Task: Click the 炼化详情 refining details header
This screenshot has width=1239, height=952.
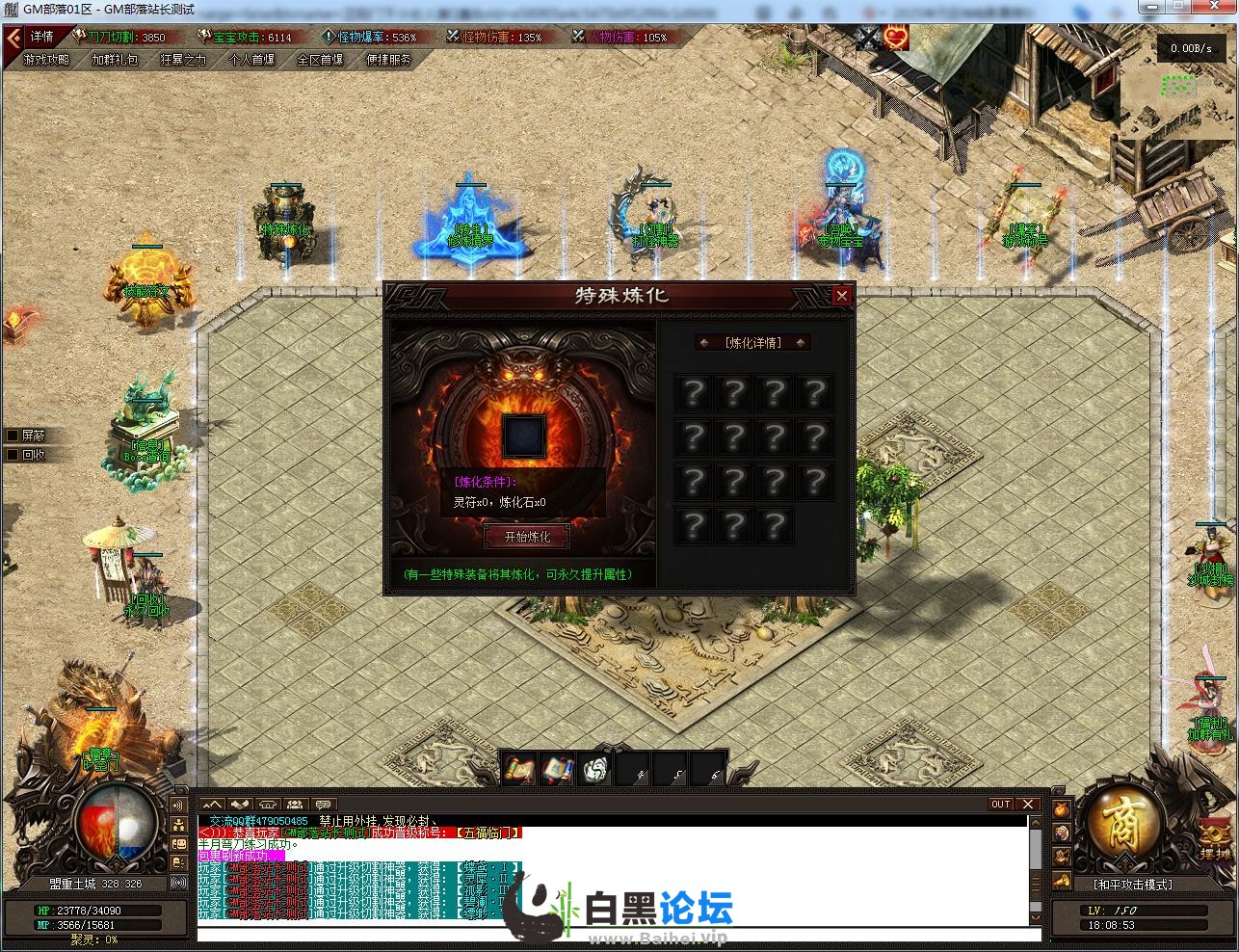Action: tap(752, 343)
